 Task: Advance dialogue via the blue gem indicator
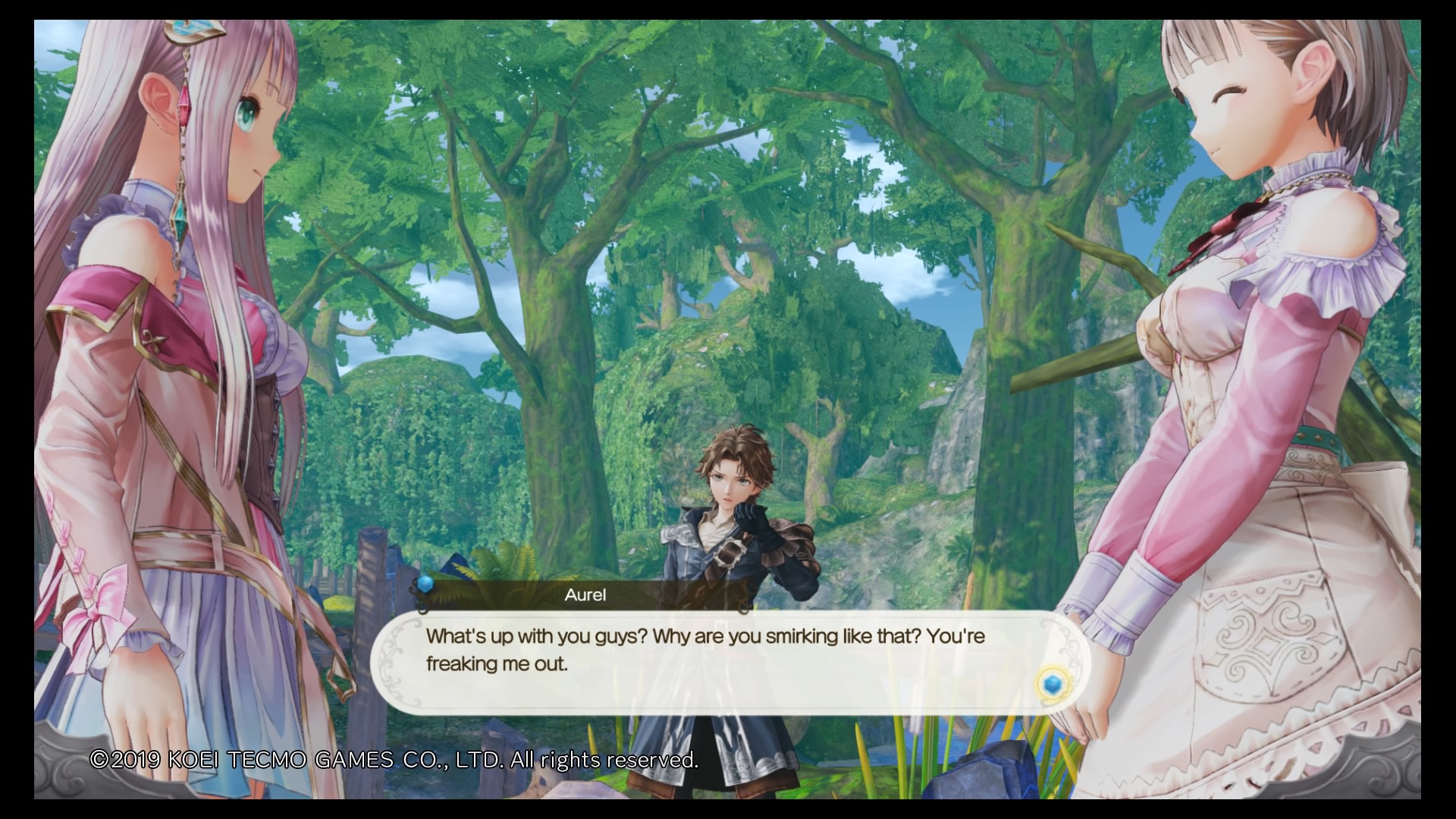tap(1051, 685)
